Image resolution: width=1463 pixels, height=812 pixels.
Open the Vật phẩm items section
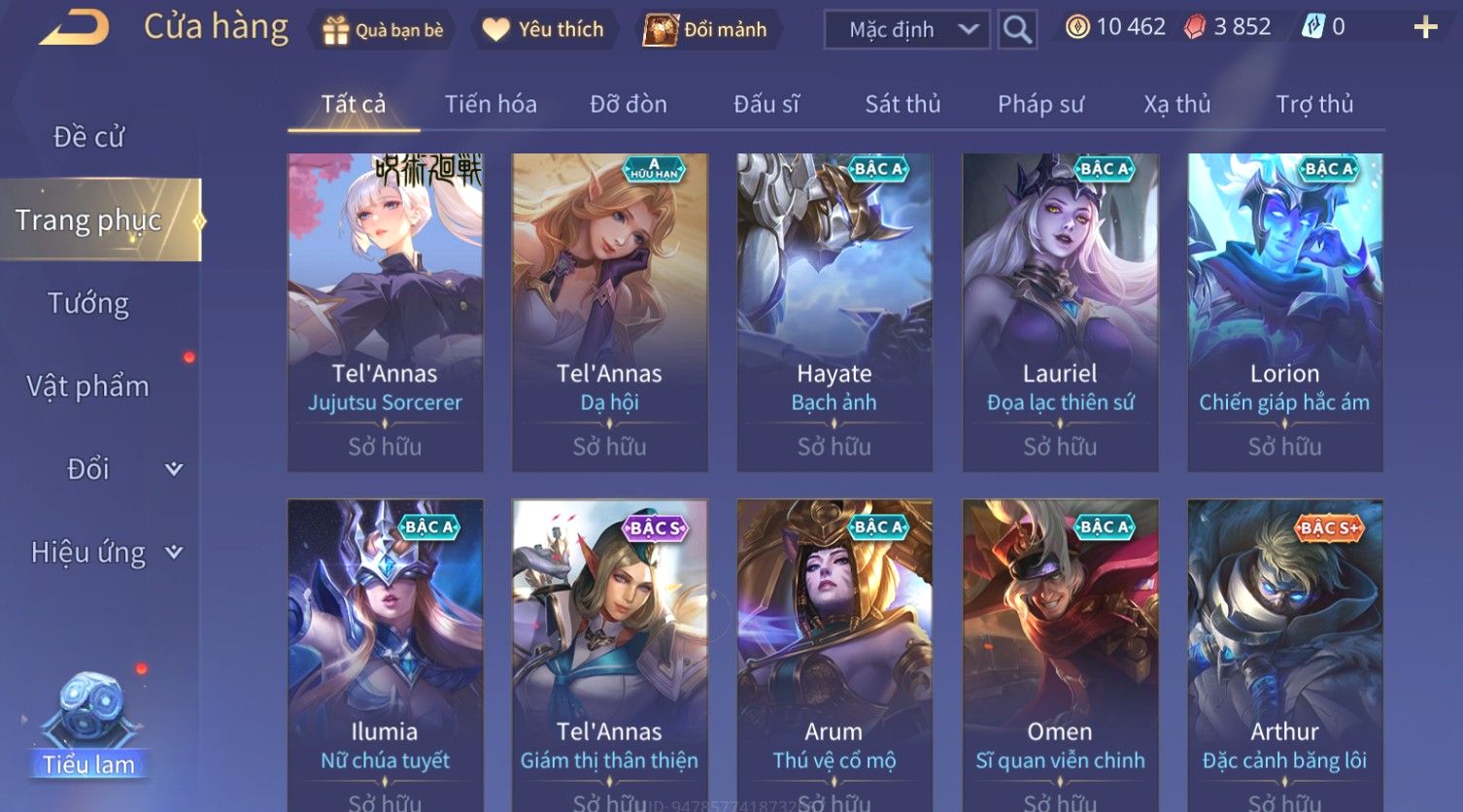[88, 387]
